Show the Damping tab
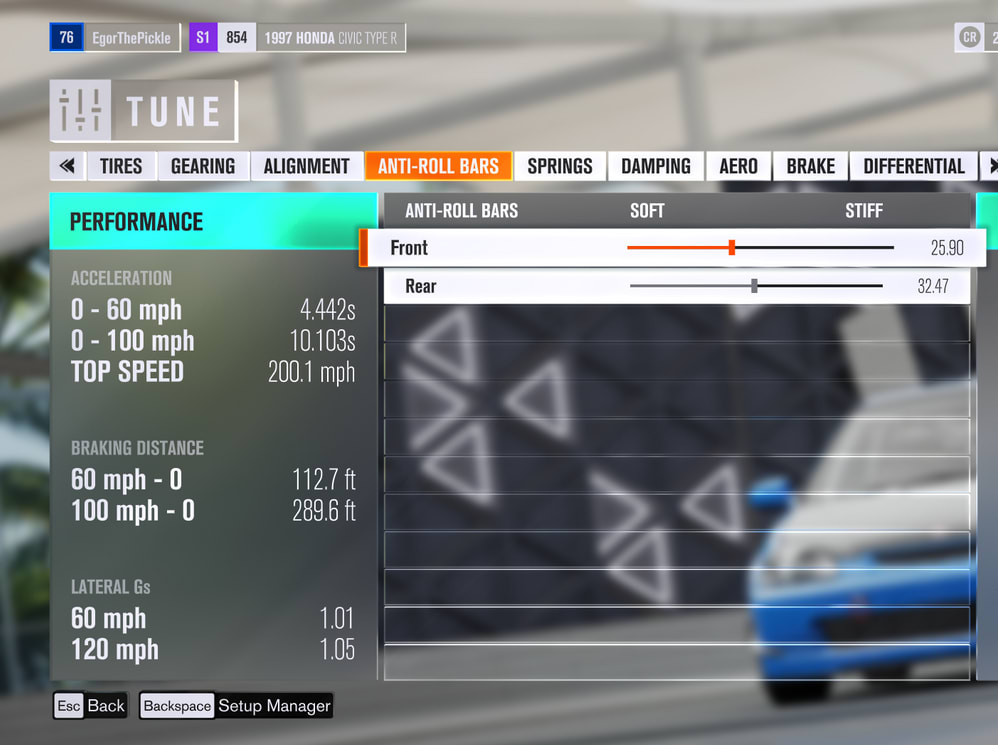 [656, 166]
